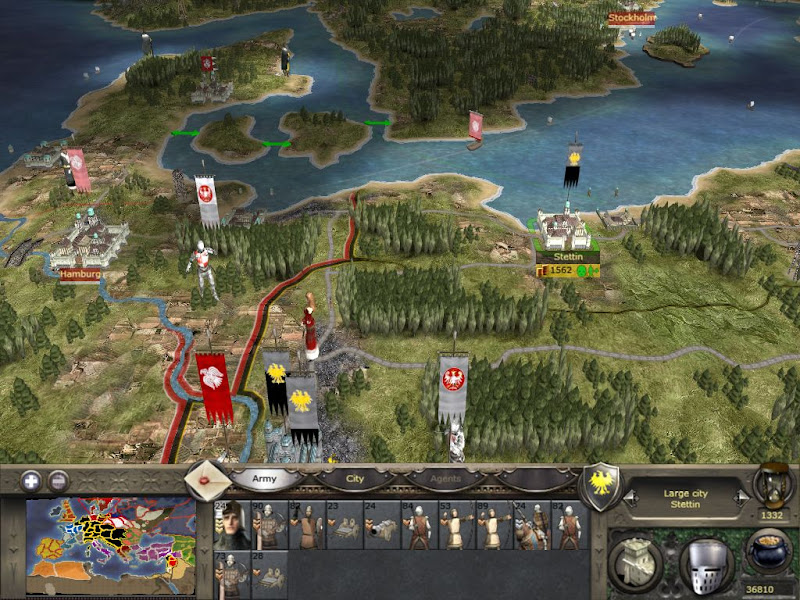Open the City tab
The height and width of the screenshot is (600, 800).
[355, 479]
